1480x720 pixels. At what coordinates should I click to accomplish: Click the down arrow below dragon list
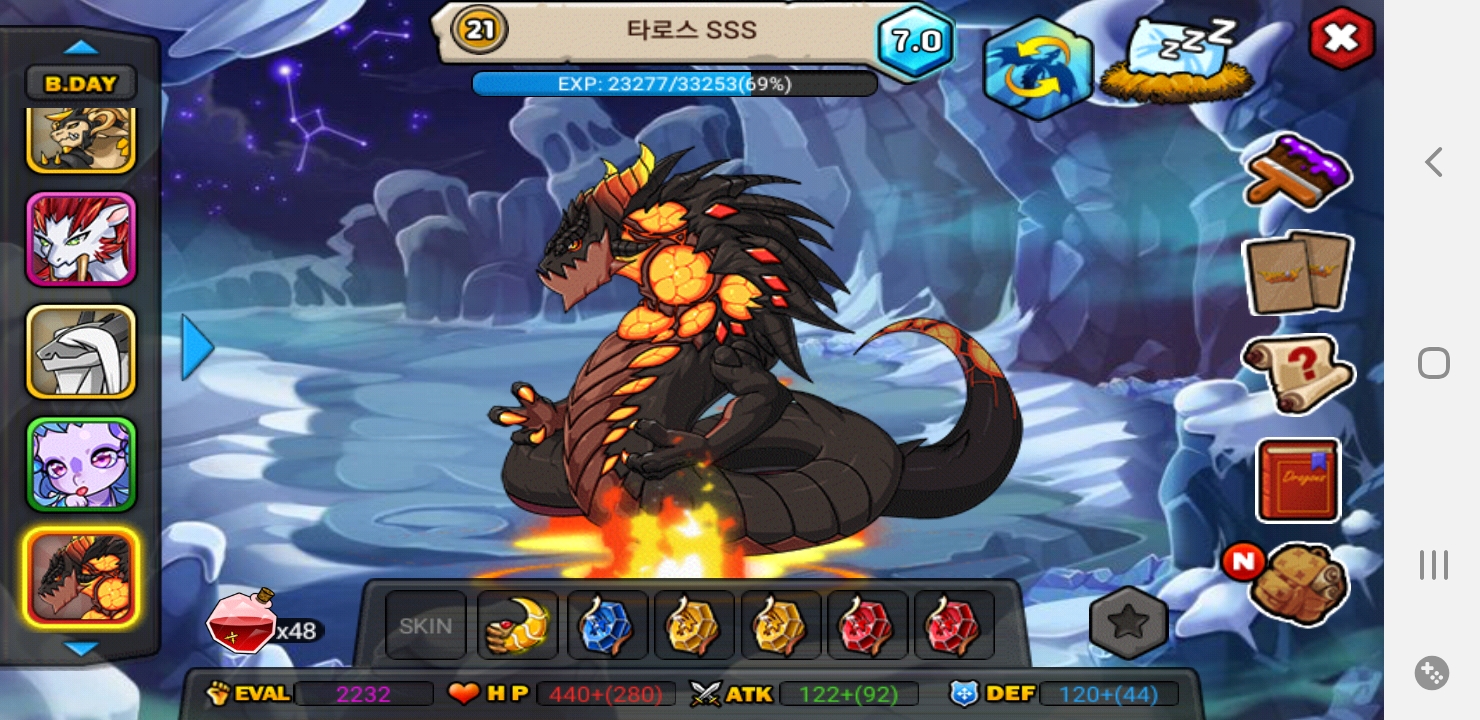point(81,649)
